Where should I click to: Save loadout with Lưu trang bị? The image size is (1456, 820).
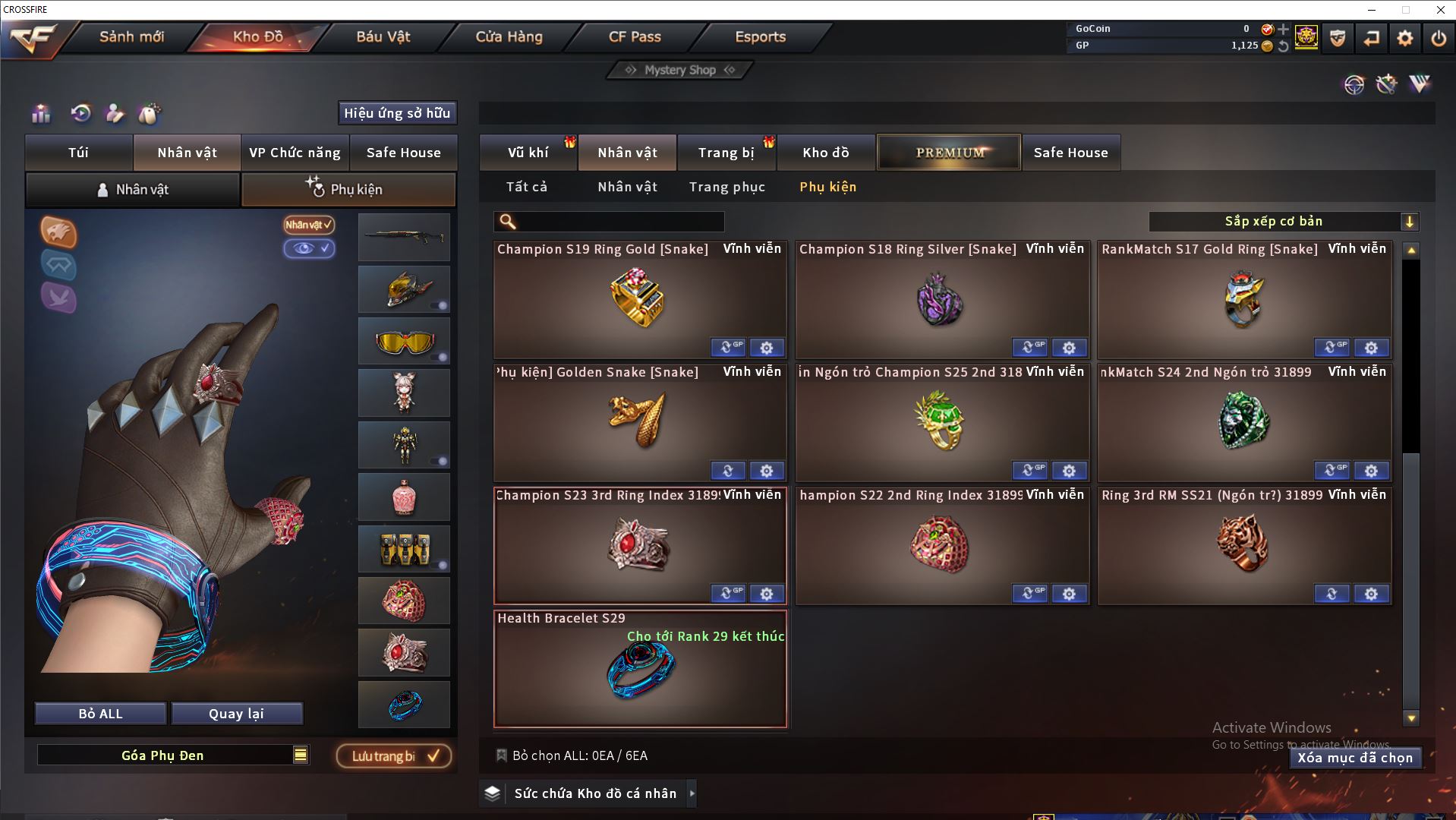coord(393,756)
